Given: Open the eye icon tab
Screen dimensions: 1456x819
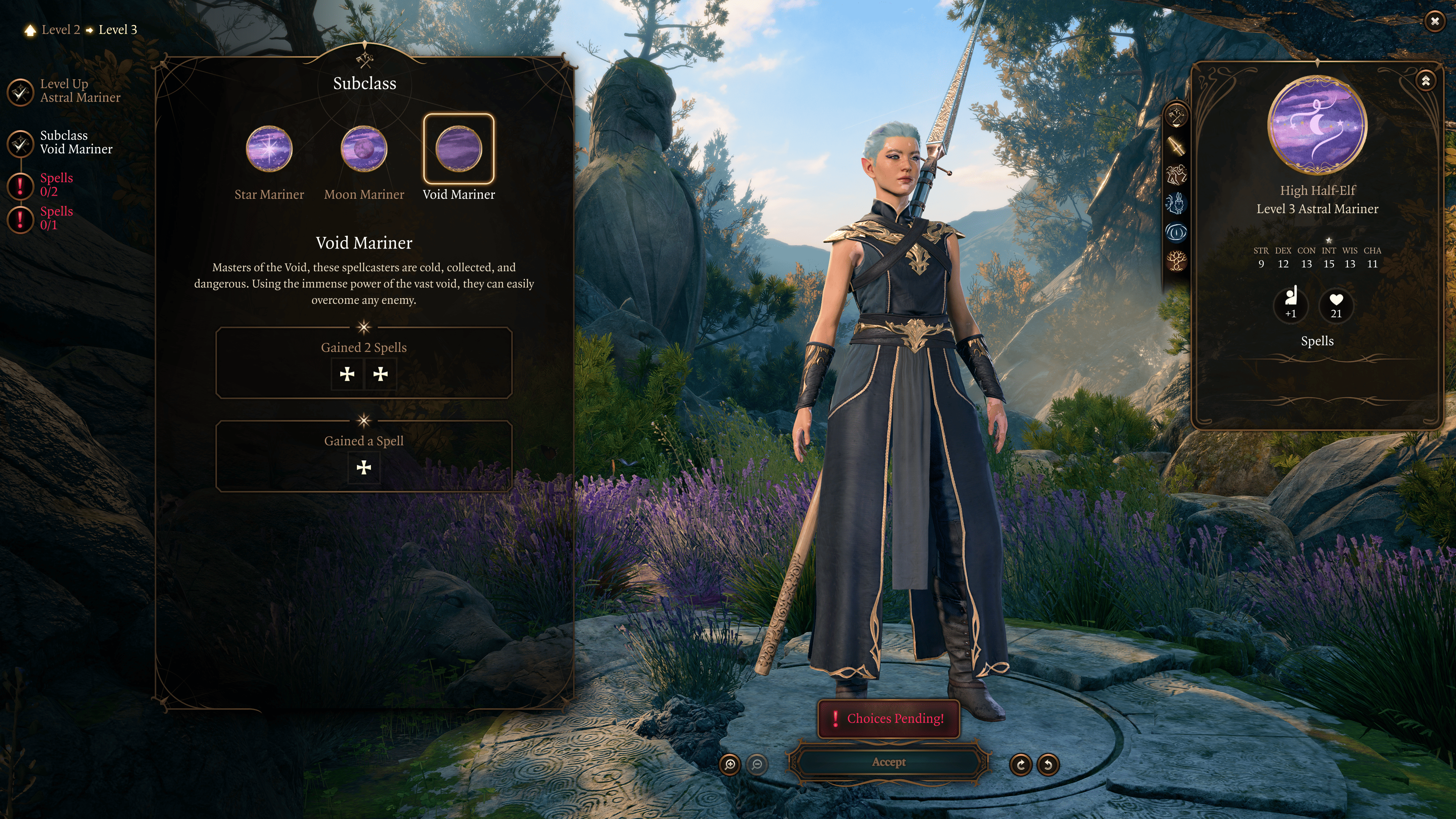Looking at the screenshot, I should coord(1177,232).
